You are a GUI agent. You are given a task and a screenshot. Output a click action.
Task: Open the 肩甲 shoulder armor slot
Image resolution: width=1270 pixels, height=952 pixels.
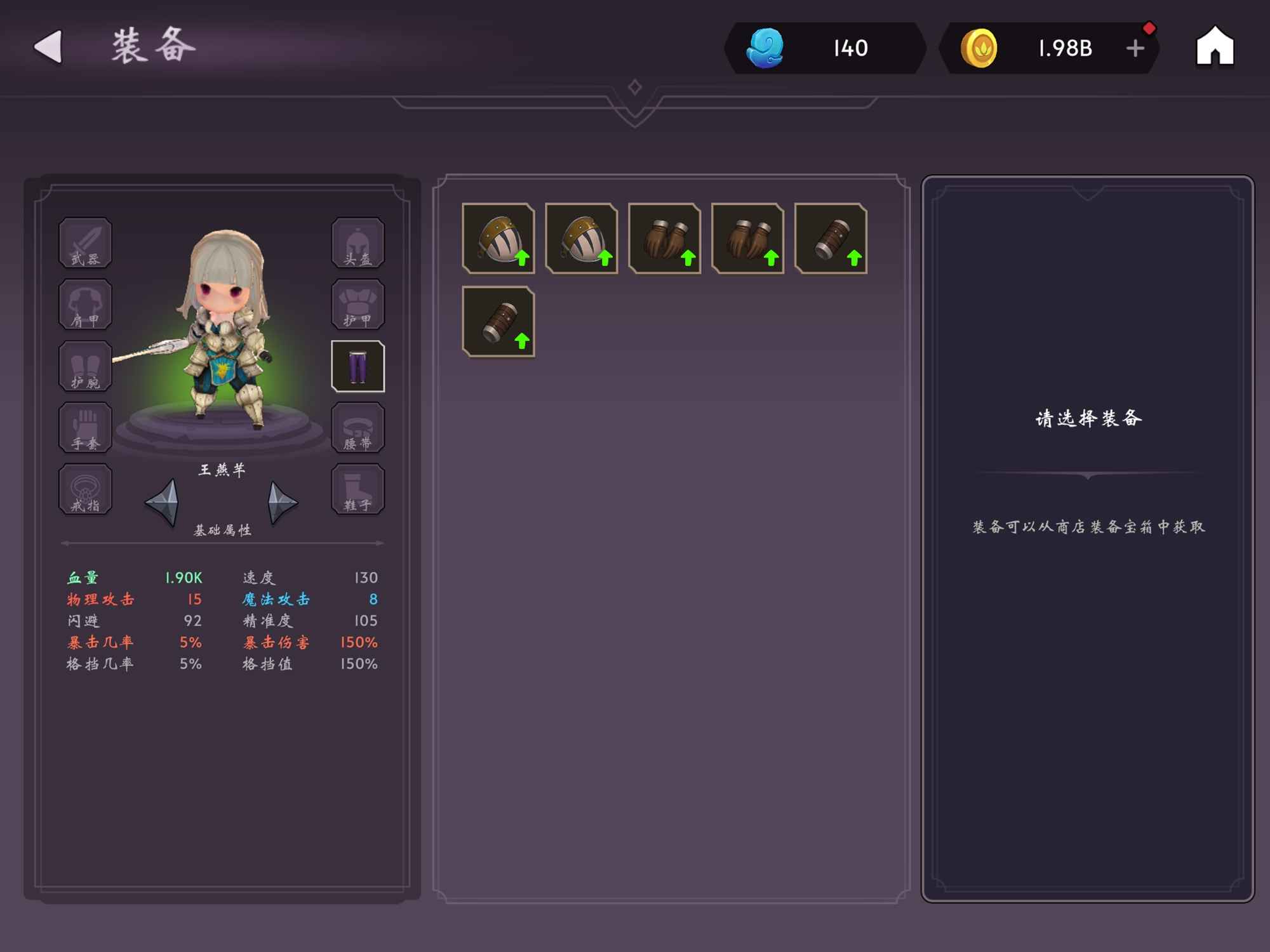pyautogui.click(x=86, y=305)
